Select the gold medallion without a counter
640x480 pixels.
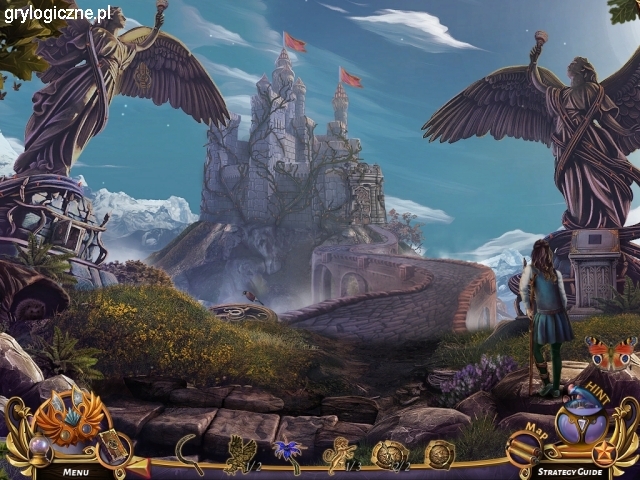(x=439, y=454)
